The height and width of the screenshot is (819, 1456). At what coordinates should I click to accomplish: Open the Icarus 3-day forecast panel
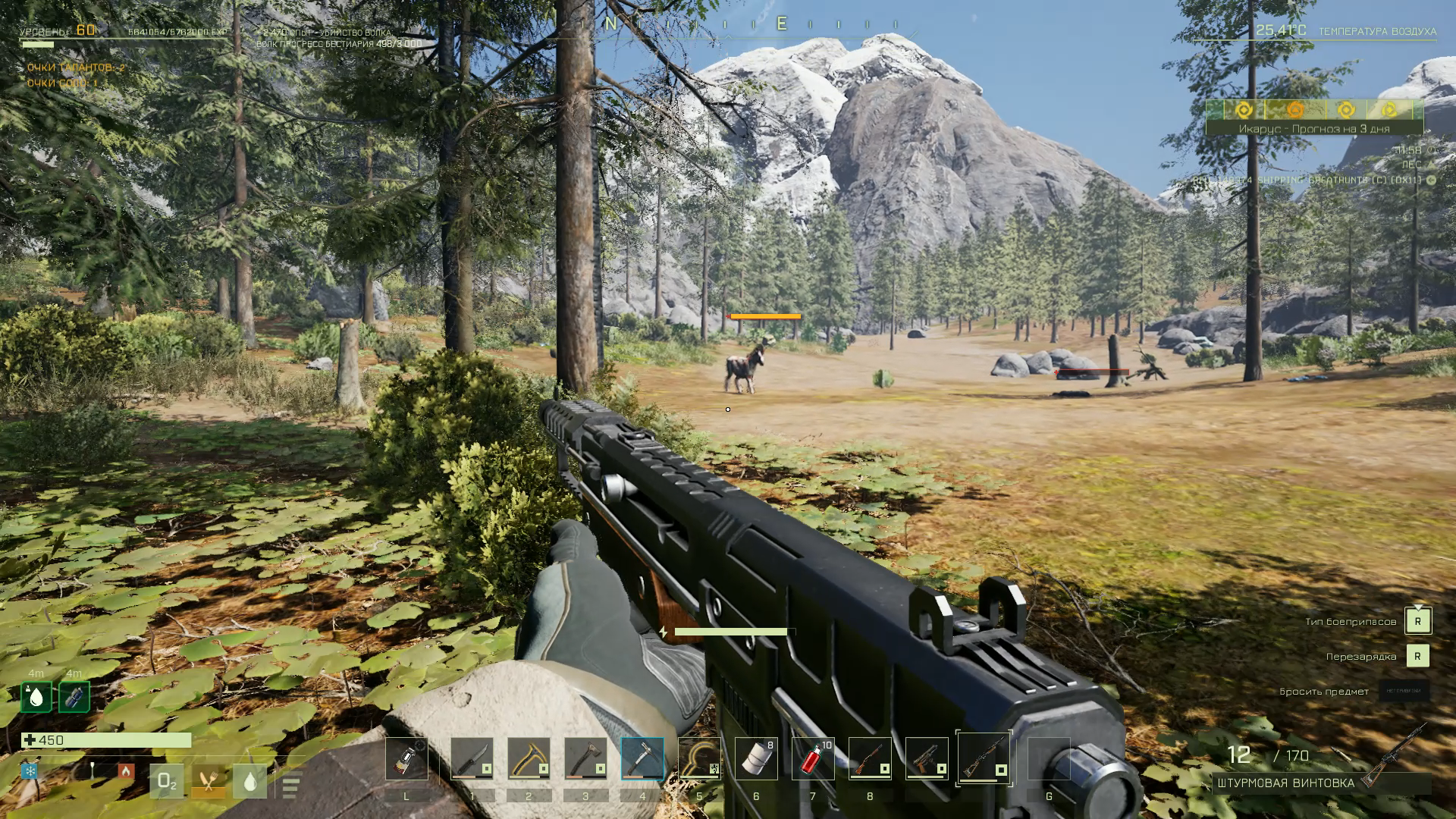(x=1314, y=129)
